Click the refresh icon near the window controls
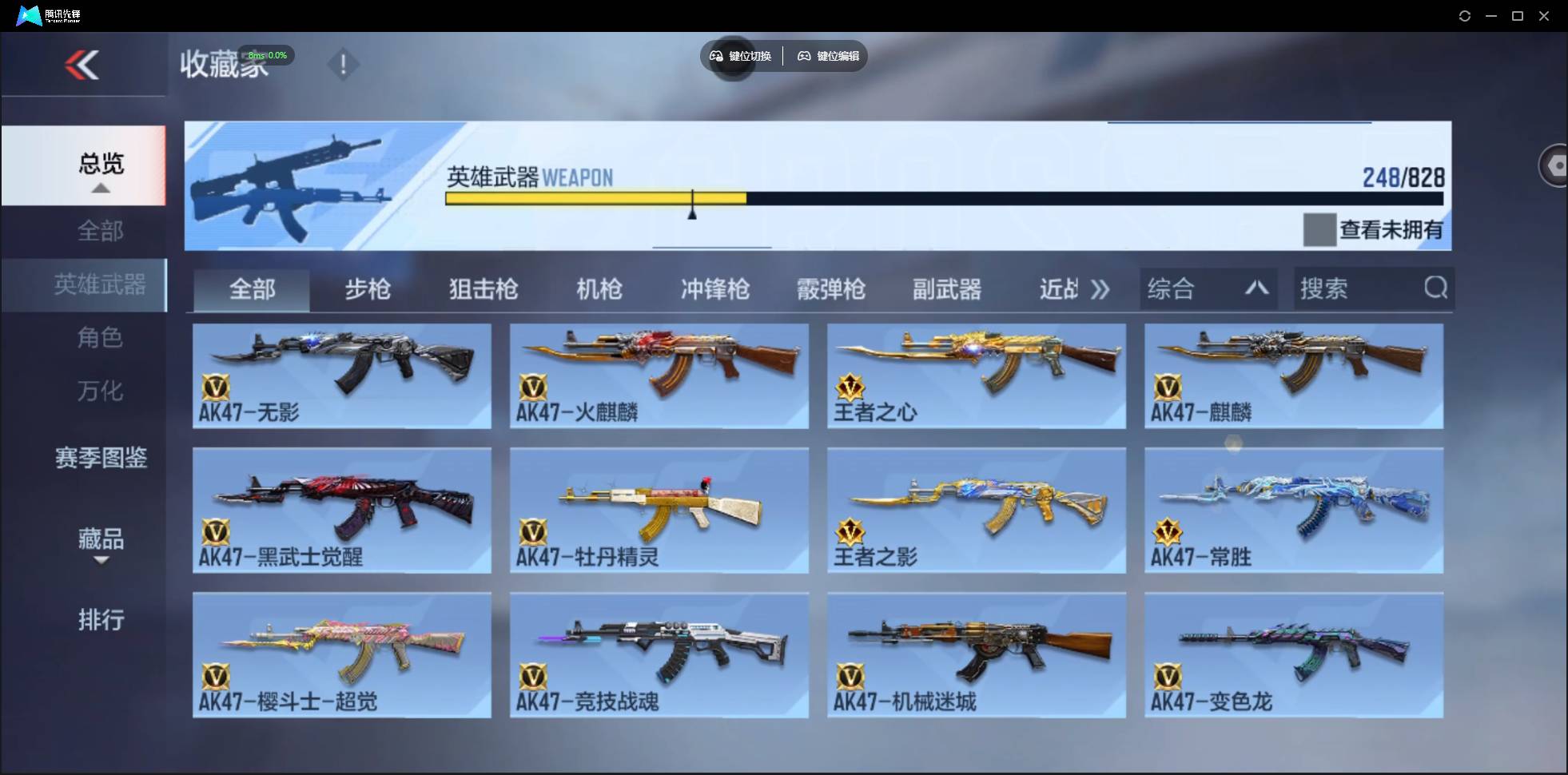The image size is (1568, 775). pyautogui.click(x=1466, y=15)
